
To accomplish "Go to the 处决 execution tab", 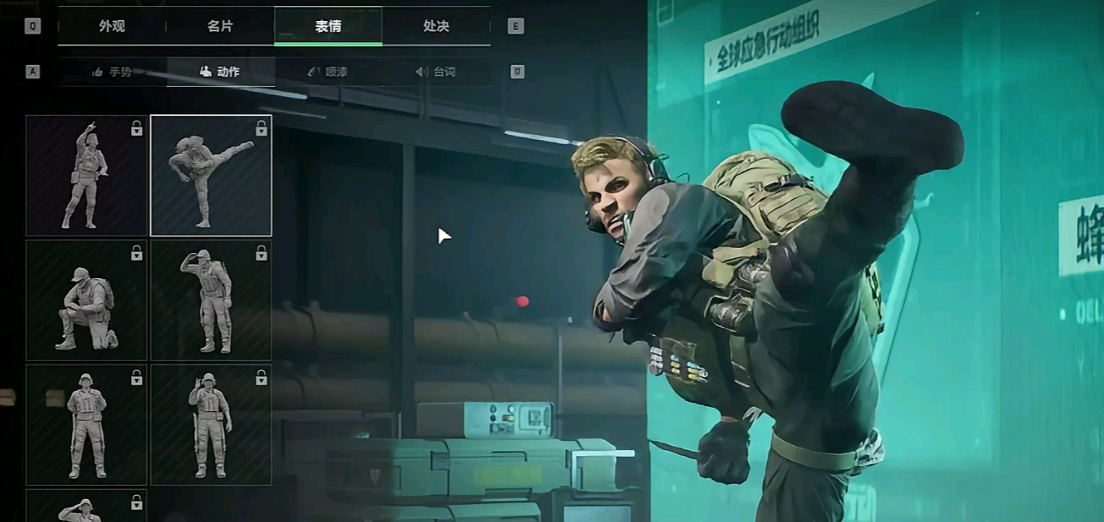I will (436, 26).
